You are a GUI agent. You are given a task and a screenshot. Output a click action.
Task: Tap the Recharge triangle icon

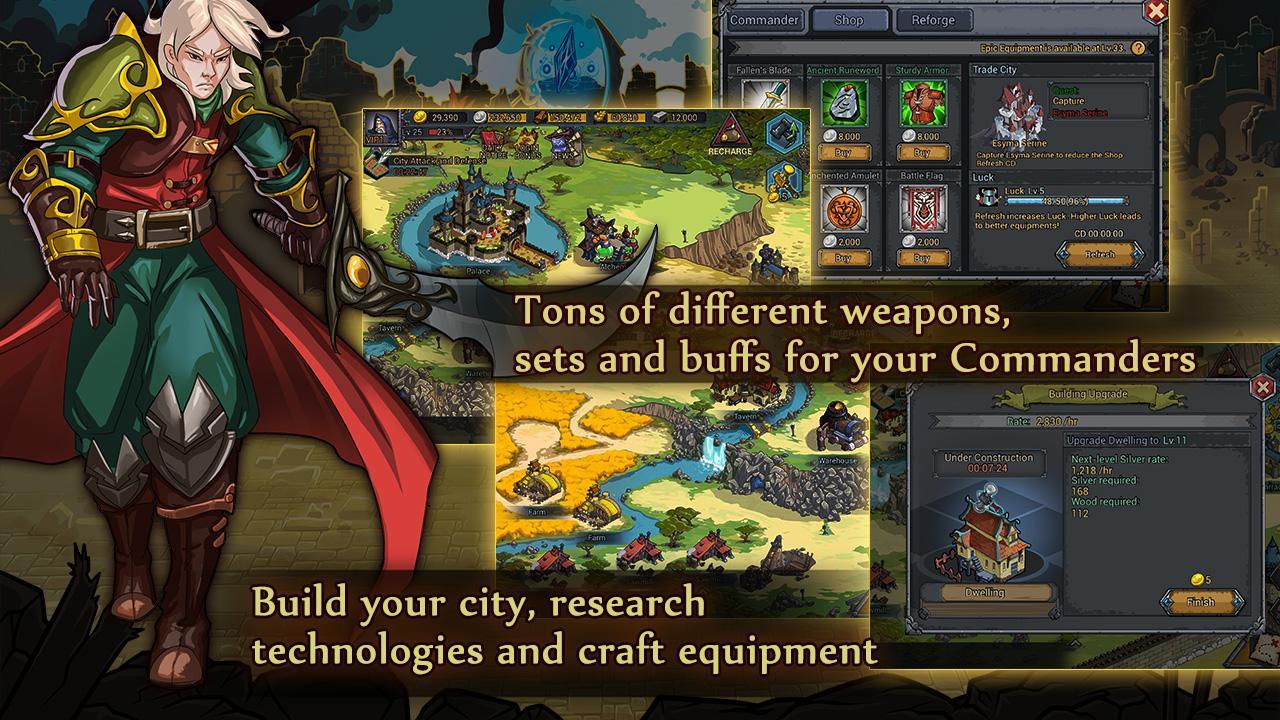click(729, 133)
